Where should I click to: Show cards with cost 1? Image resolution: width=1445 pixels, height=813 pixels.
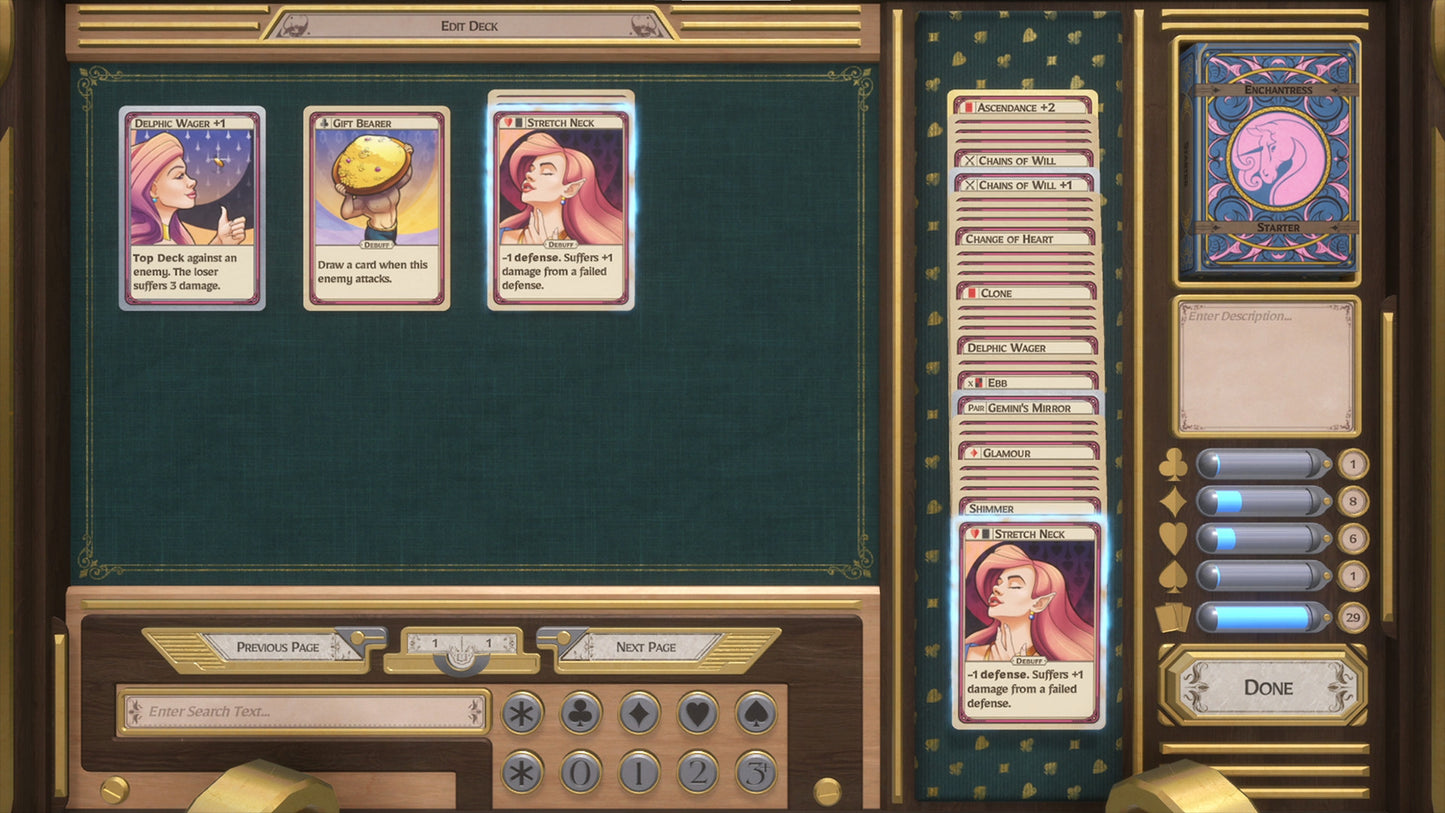pos(639,772)
